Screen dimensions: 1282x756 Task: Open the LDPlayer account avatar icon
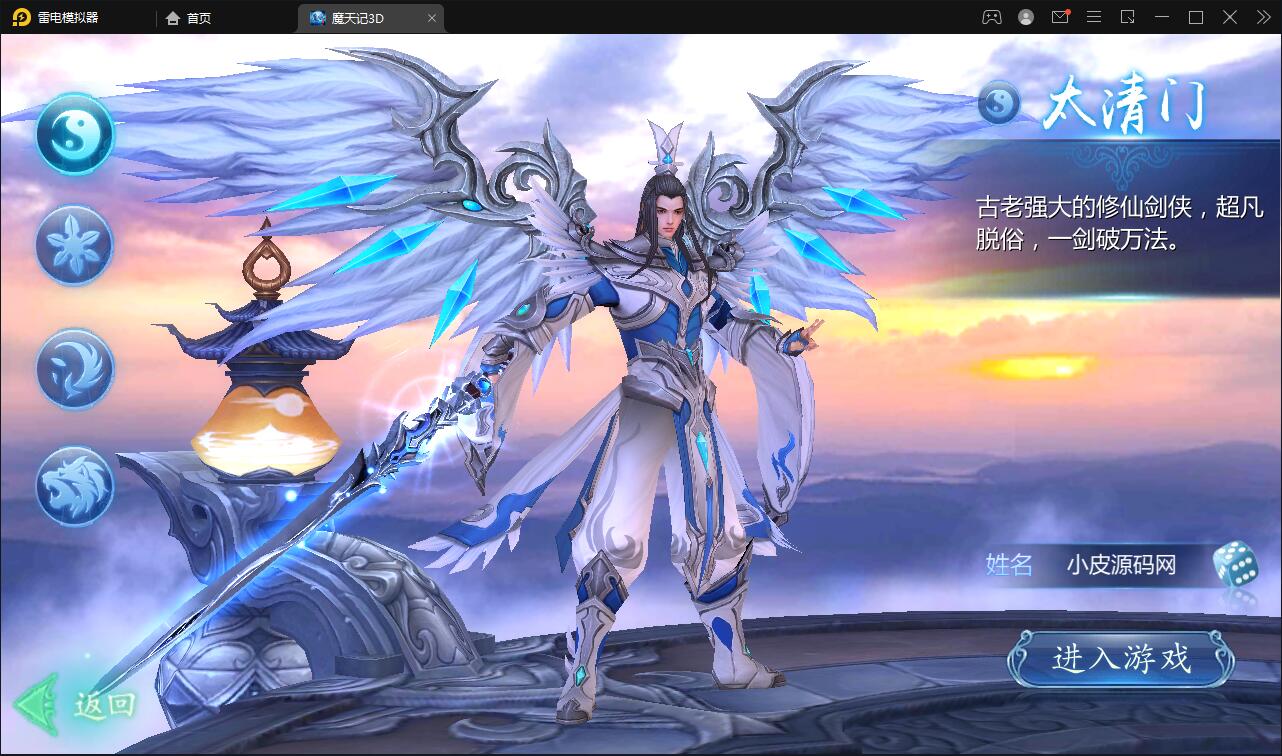(1025, 17)
